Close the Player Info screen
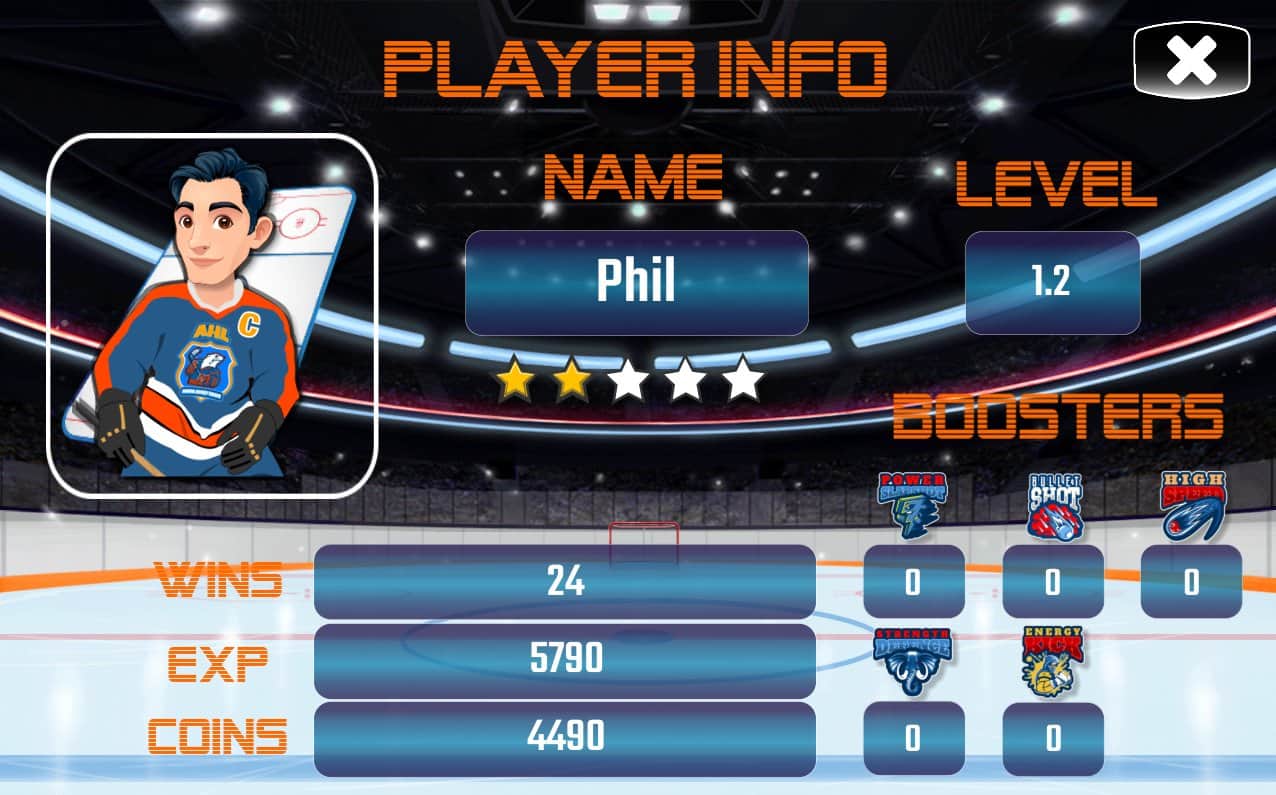The image size is (1276, 795). (1191, 60)
